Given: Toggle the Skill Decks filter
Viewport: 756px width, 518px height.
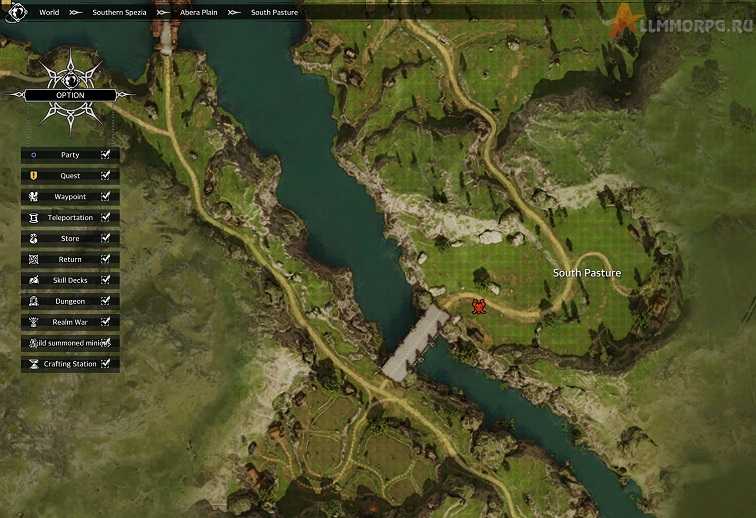Looking at the screenshot, I should (105, 280).
